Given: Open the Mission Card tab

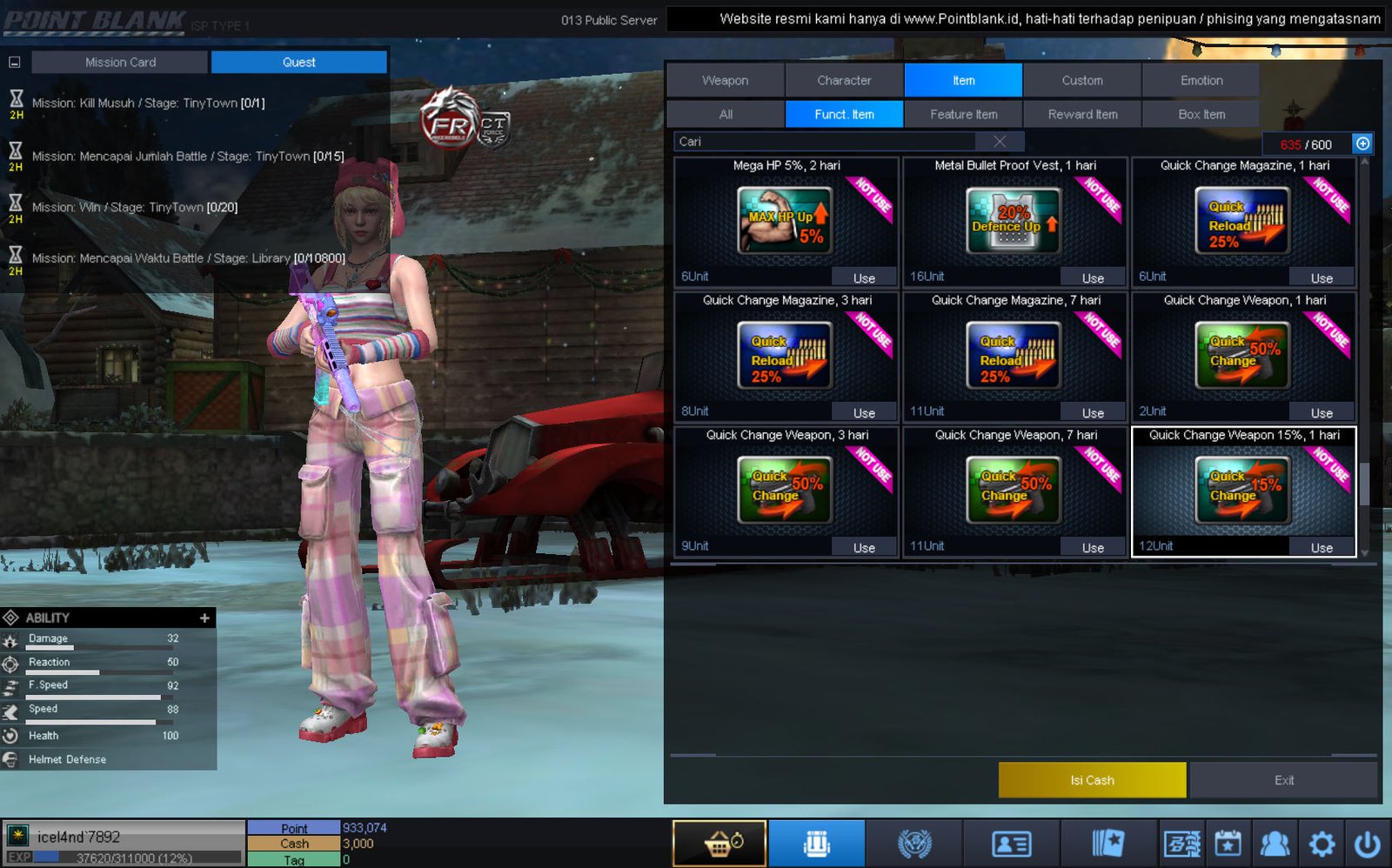Looking at the screenshot, I should coord(120,62).
